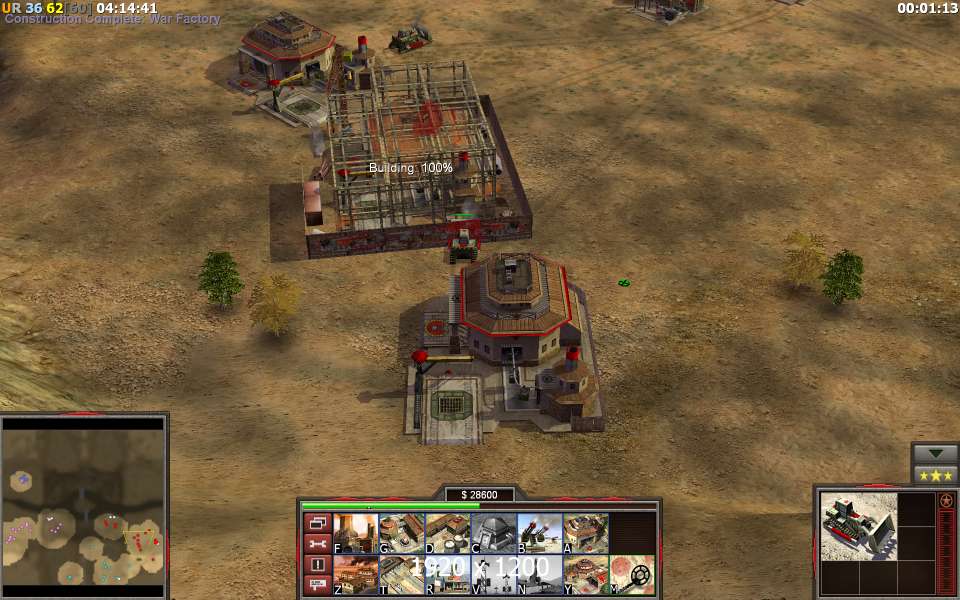
Task: Click the wrench button
Action: pyautogui.click(x=317, y=544)
